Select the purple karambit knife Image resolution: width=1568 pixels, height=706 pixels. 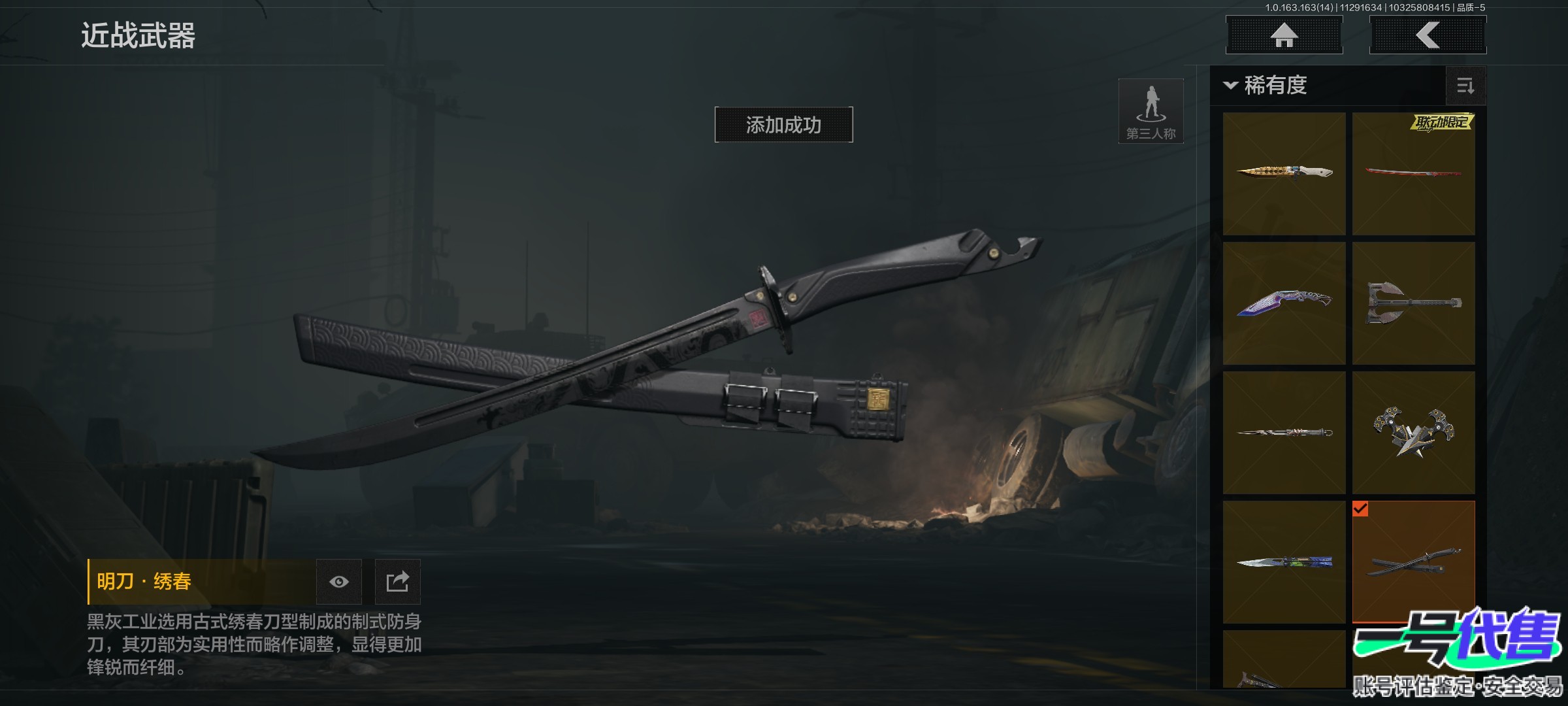[x=1284, y=303]
